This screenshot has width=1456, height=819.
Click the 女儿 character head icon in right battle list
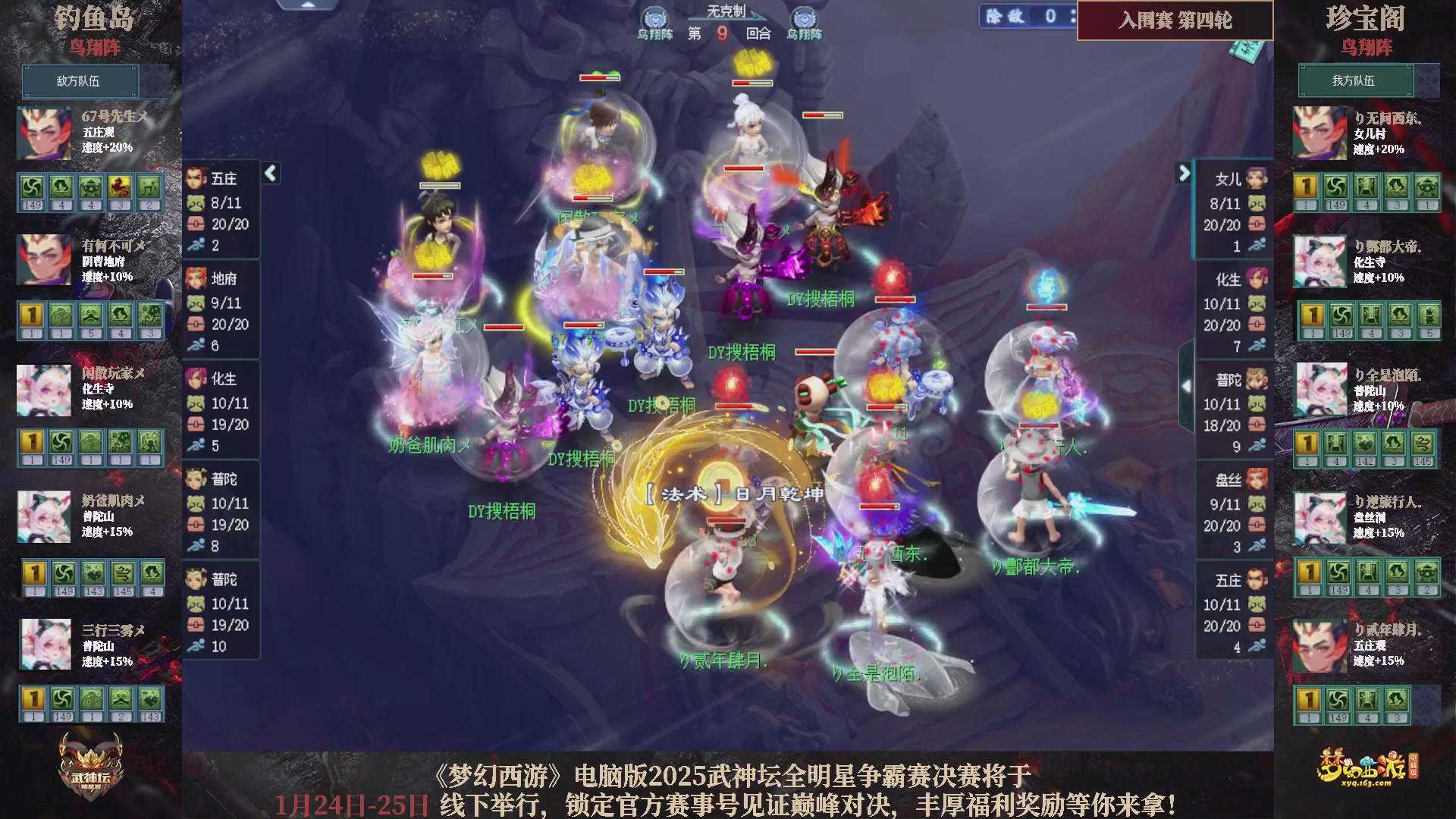[x=1257, y=180]
